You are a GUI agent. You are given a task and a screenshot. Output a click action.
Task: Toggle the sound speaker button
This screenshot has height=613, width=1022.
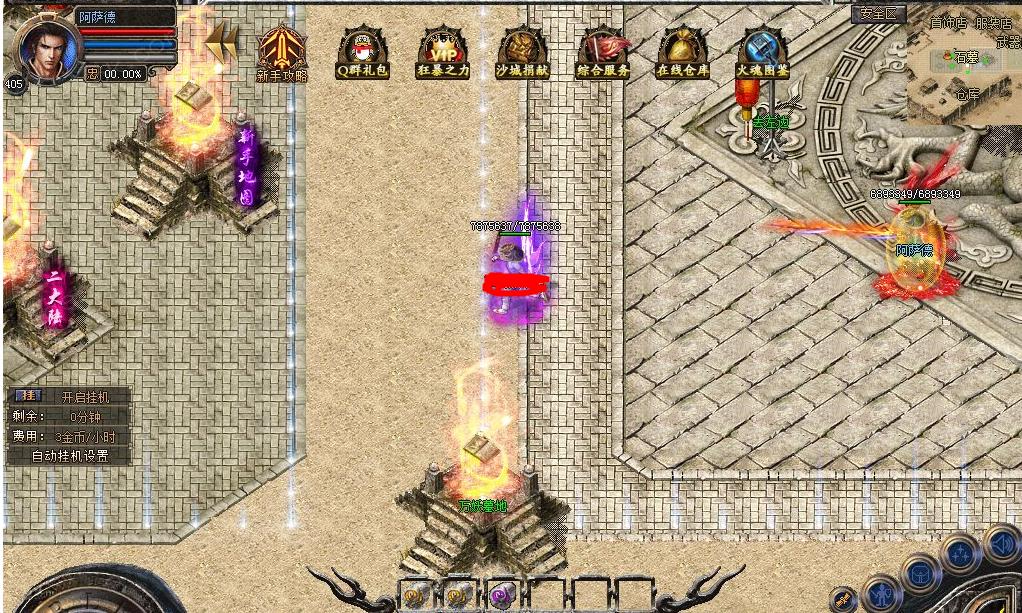click(1000, 544)
